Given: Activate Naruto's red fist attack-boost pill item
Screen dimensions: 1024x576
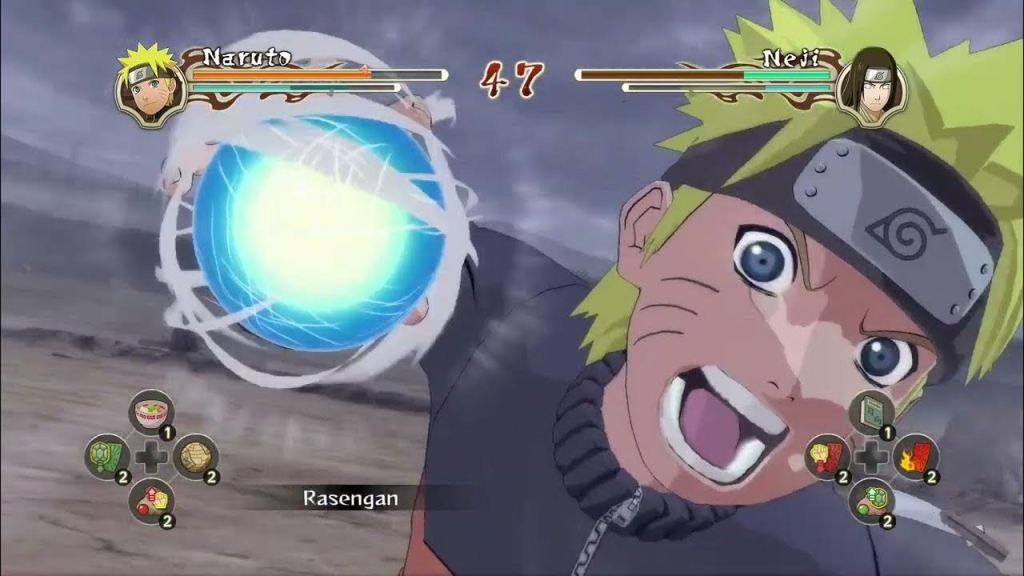Looking at the screenshot, I should click(151, 500).
